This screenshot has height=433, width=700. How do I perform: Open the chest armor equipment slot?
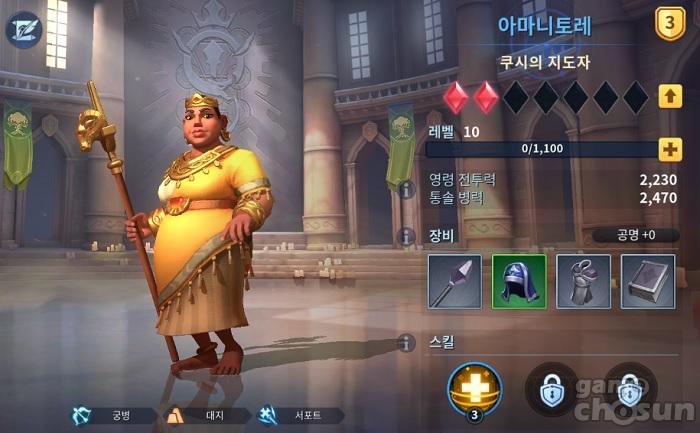583,281
